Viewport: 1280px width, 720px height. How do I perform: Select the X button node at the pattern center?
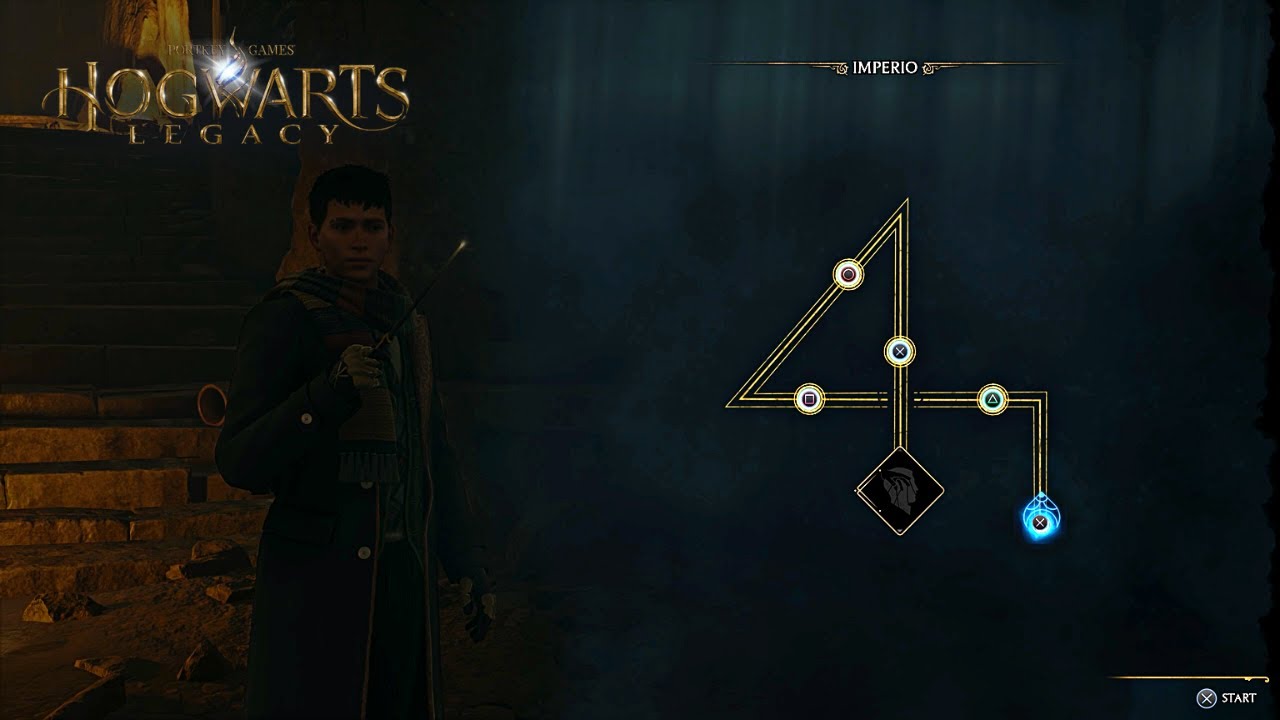click(899, 349)
